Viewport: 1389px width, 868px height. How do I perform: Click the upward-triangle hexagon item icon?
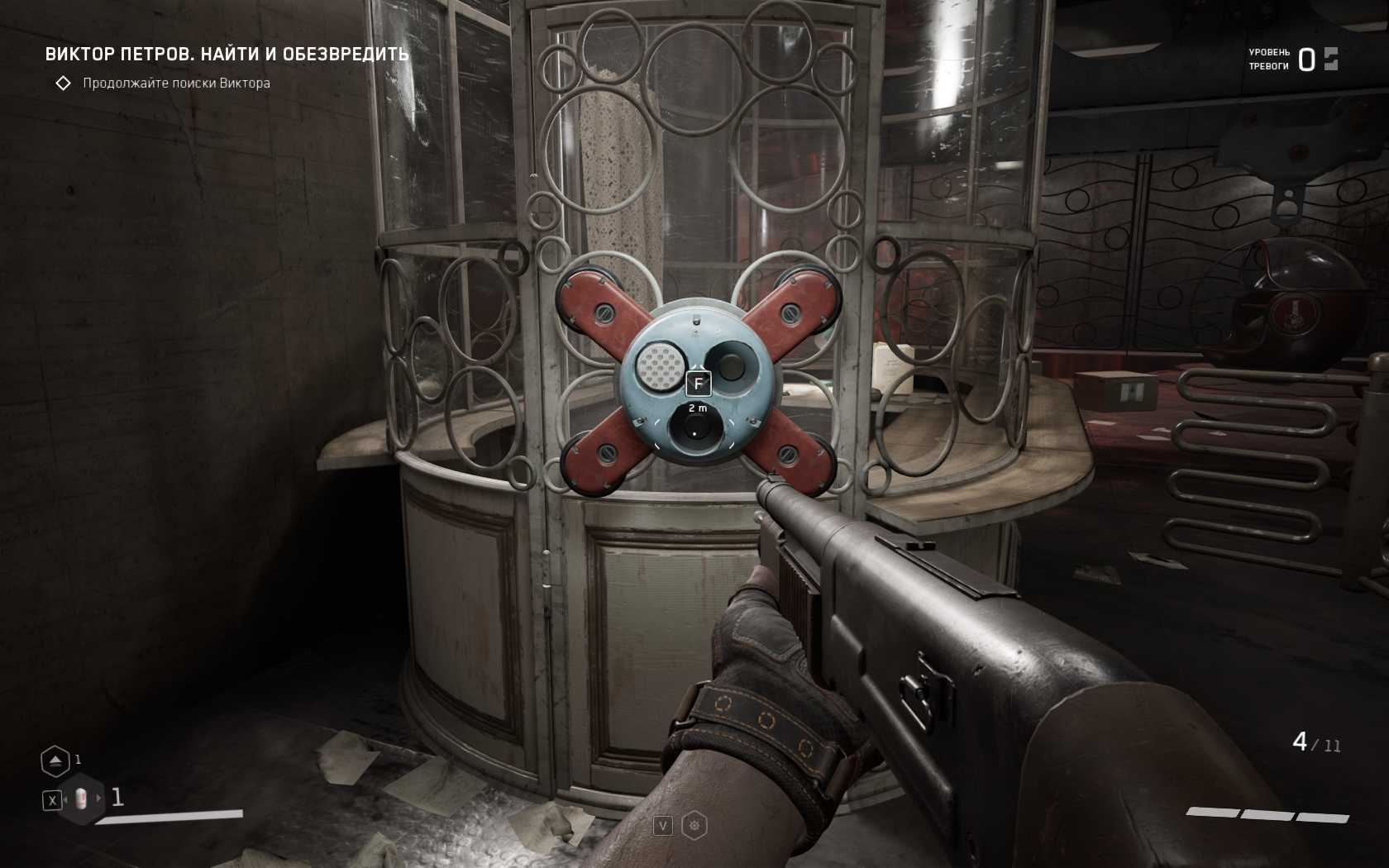pos(55,761)
